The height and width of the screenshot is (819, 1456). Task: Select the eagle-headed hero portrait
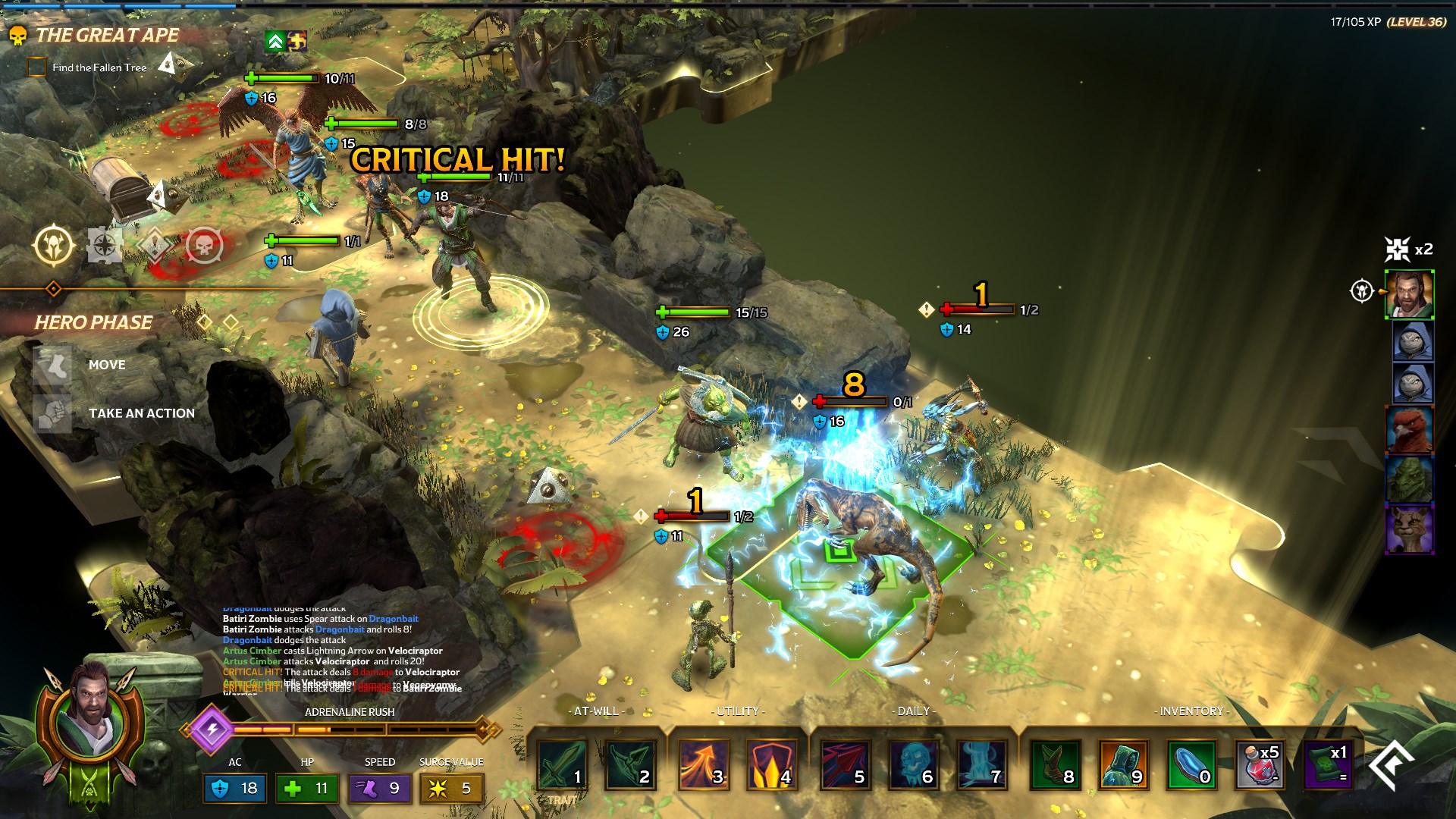pos(1409,429)
